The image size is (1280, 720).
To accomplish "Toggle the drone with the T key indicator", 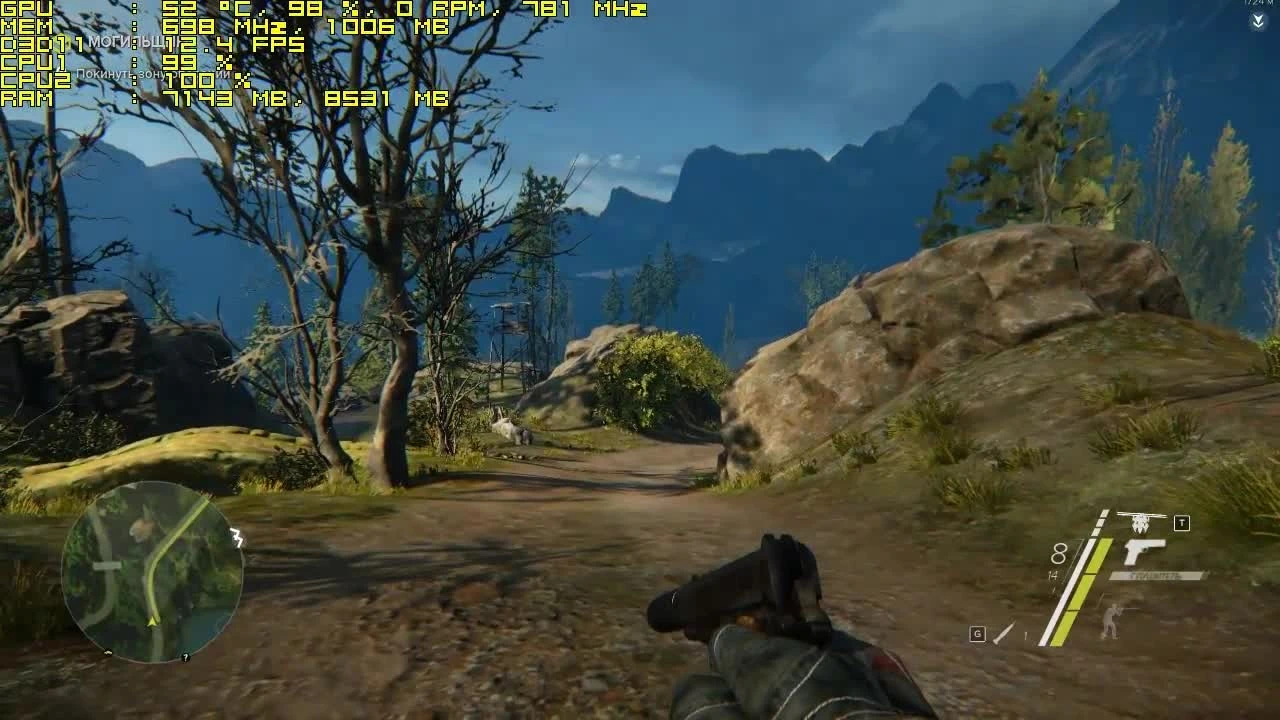I will (1182, 522).
